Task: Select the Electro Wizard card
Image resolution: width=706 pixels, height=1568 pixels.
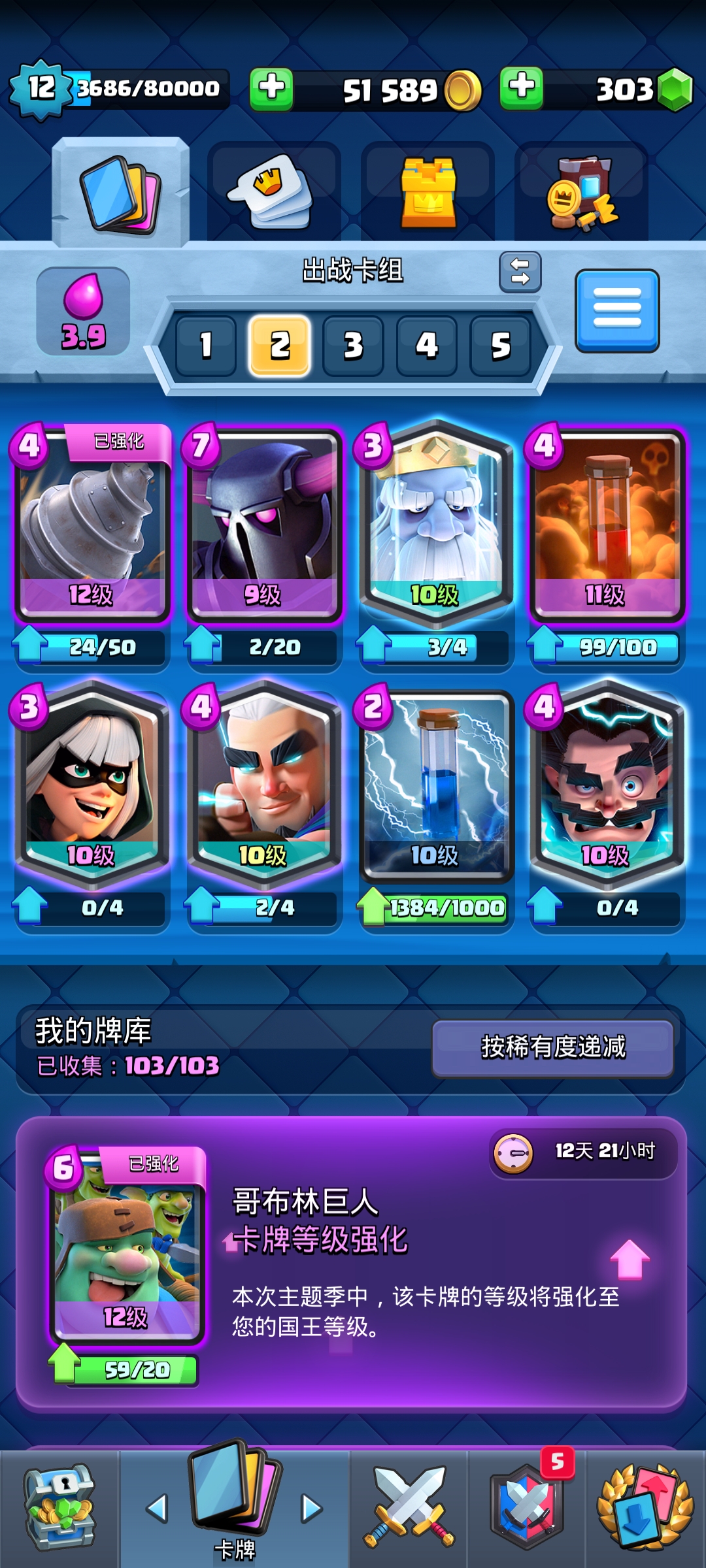Action: coord(607,784)
